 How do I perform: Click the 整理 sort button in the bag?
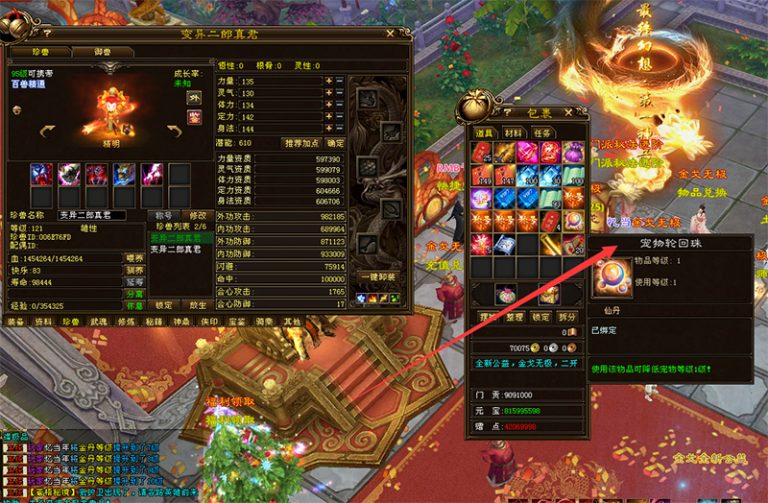click(515, 316)
